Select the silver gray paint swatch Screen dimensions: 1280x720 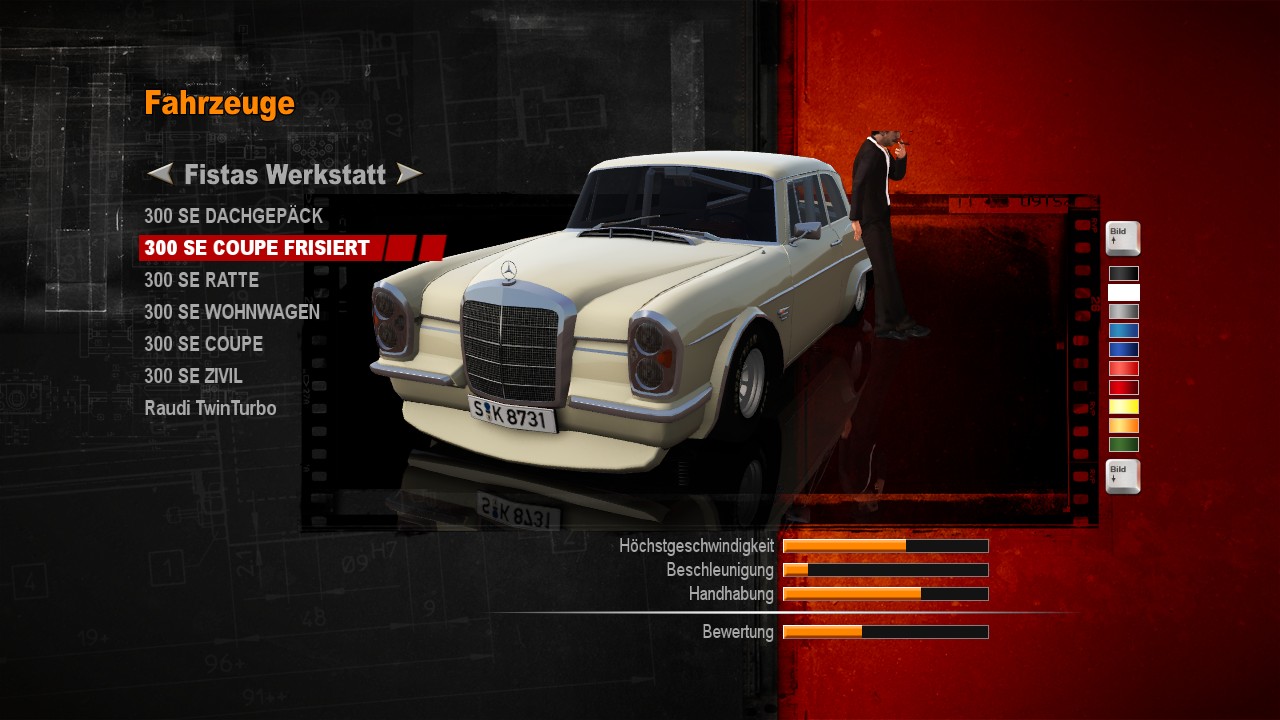coord(1123,311)
